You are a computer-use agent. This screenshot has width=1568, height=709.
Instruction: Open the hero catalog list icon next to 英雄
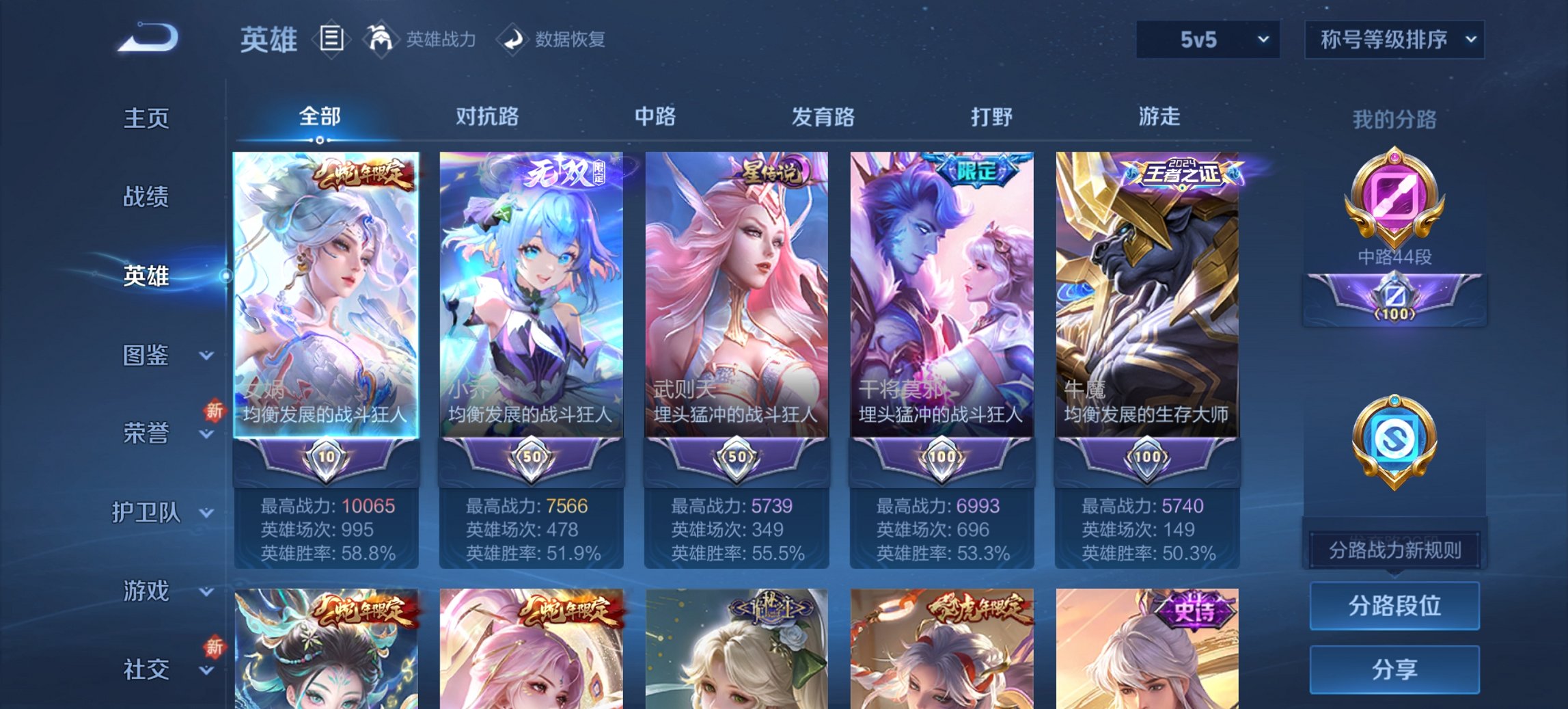point(333,40)
